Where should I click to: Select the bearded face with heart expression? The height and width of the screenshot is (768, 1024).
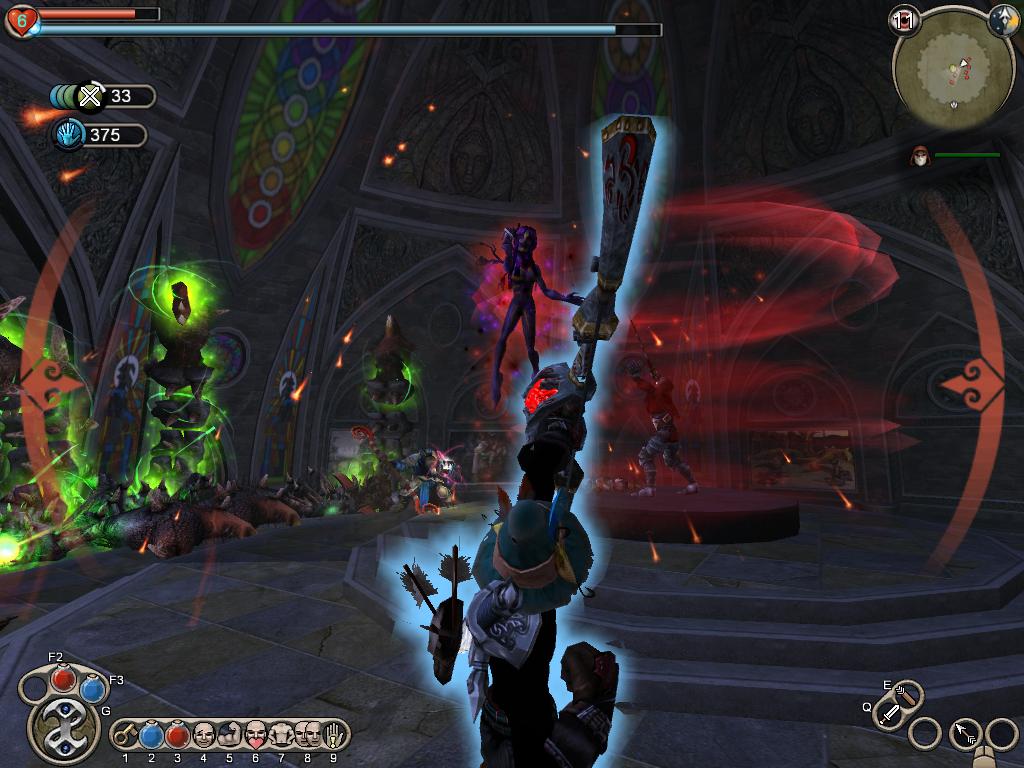pos(255,736)
